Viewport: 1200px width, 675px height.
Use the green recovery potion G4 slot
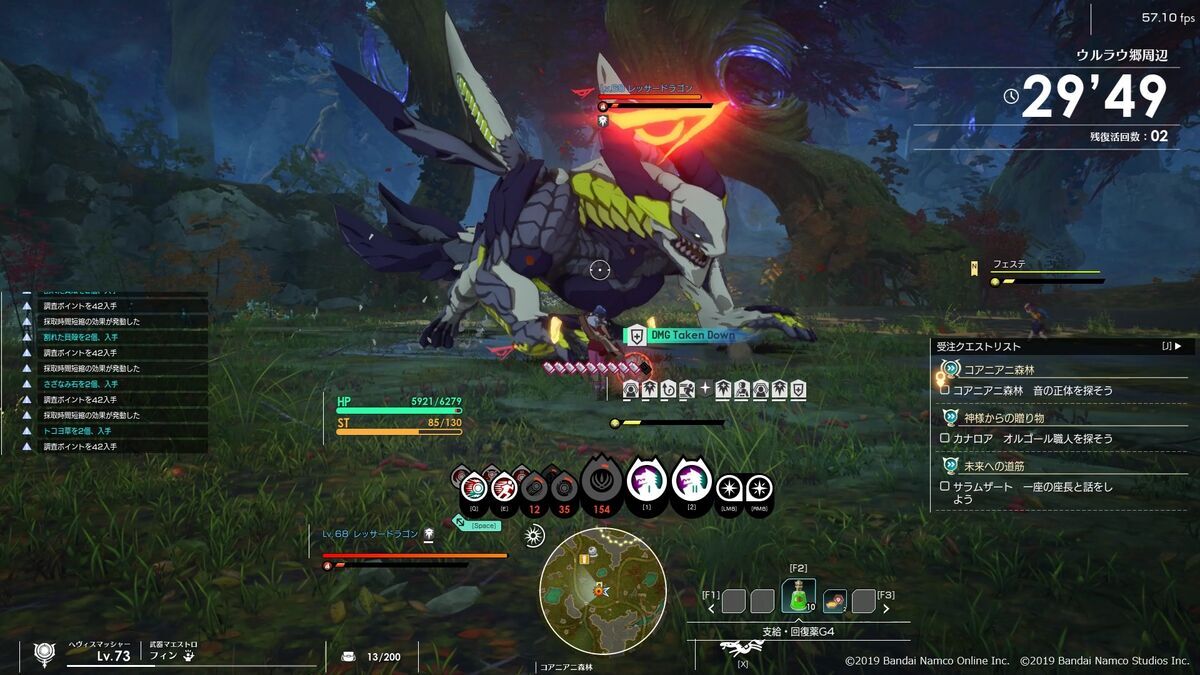pyautogui.click(x=798, y=598)
